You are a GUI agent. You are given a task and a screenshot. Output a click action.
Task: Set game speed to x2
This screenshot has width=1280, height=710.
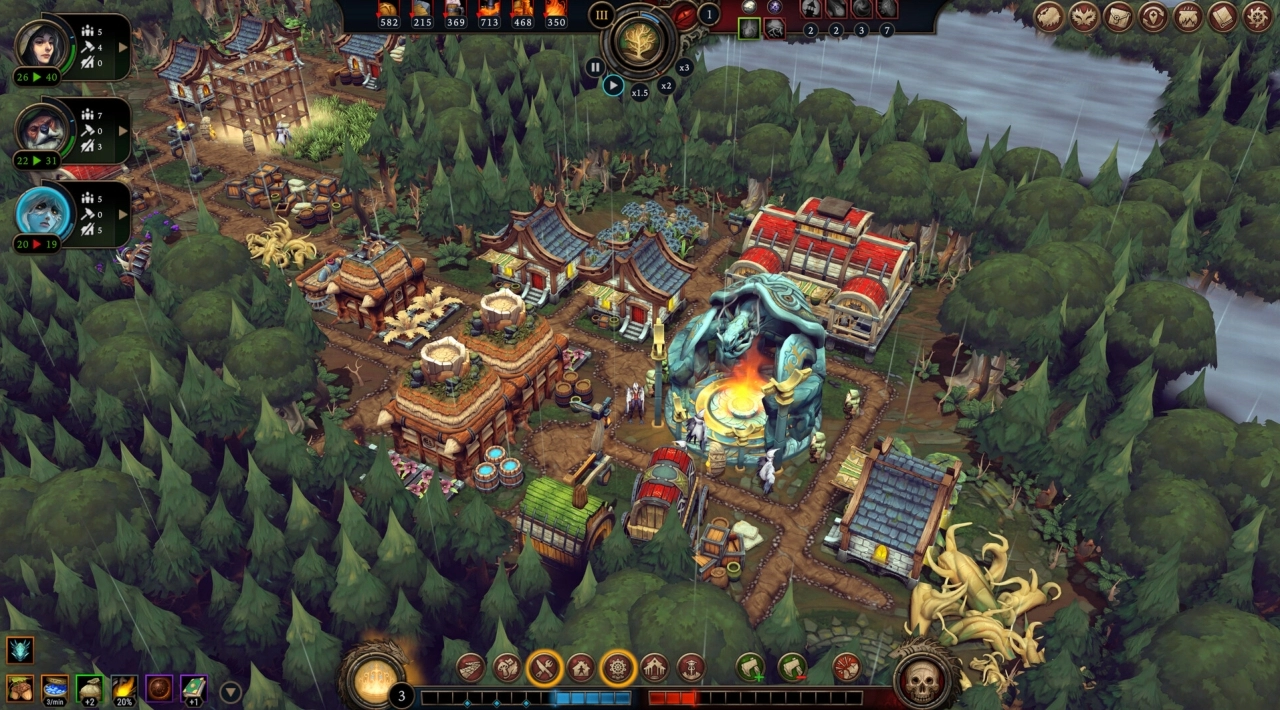pyautogui.click(x=666, y=85)
